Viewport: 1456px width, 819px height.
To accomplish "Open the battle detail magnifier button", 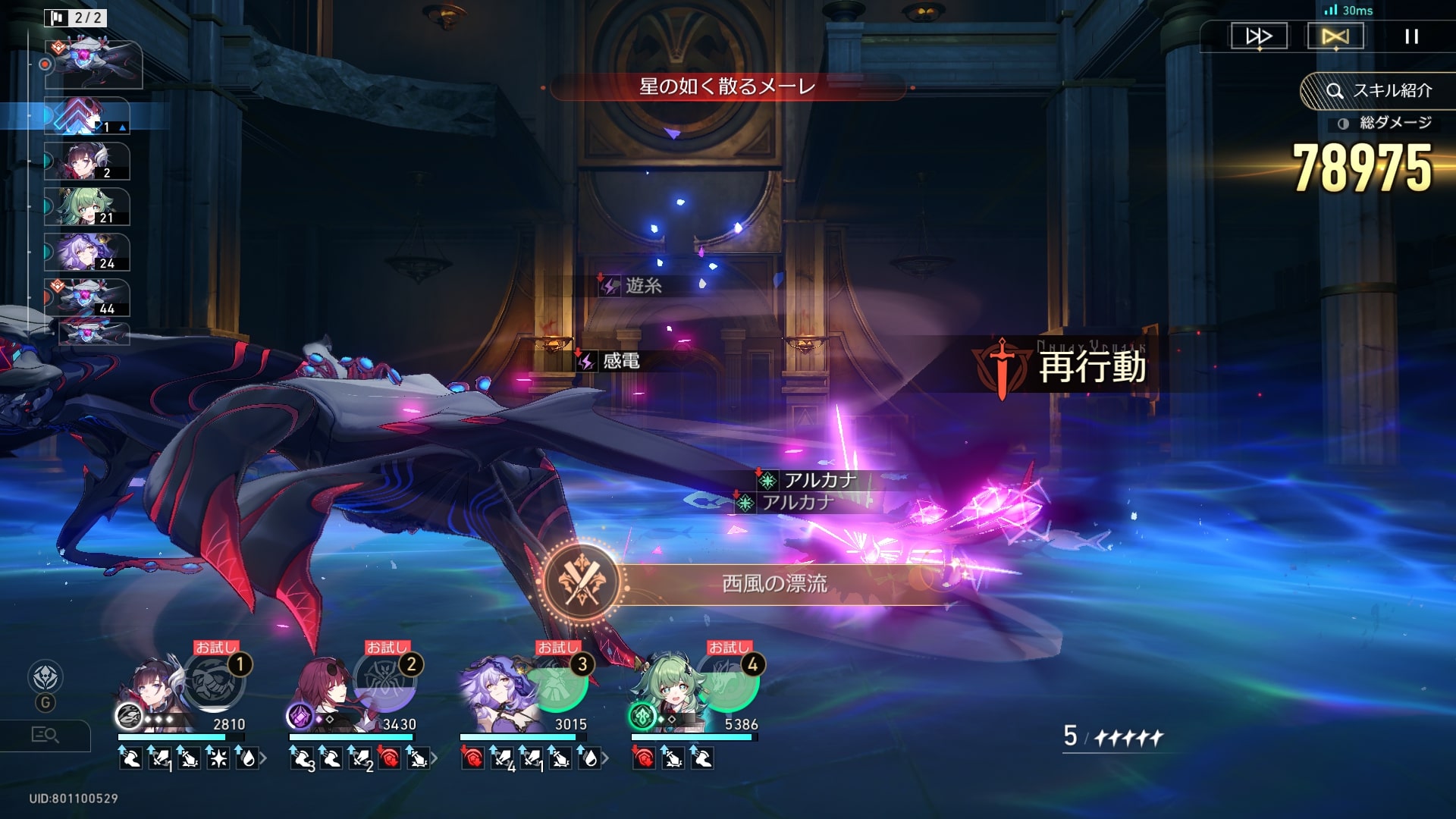I will coord(45,735).
